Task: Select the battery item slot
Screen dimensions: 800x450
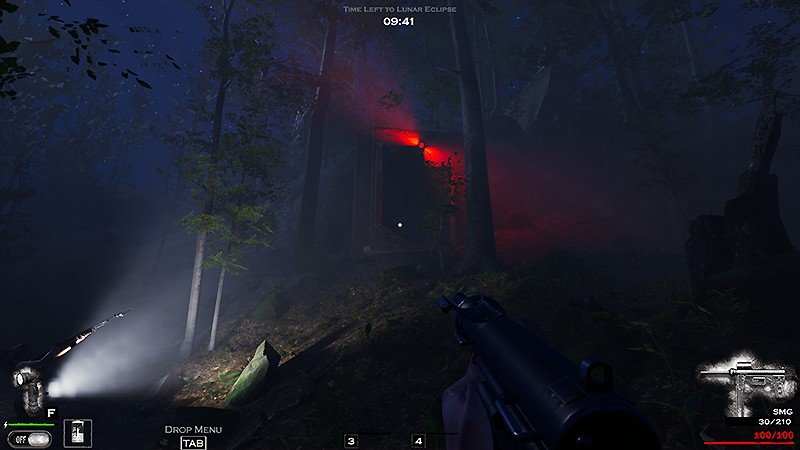Action: point(78,433)
